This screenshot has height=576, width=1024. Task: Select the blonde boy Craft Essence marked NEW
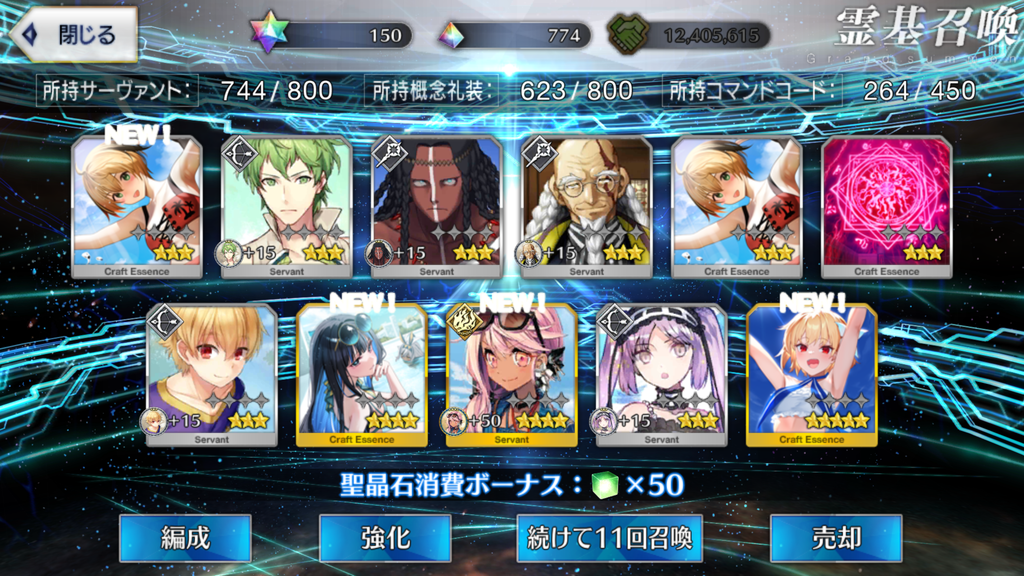(x=137, y=207)
